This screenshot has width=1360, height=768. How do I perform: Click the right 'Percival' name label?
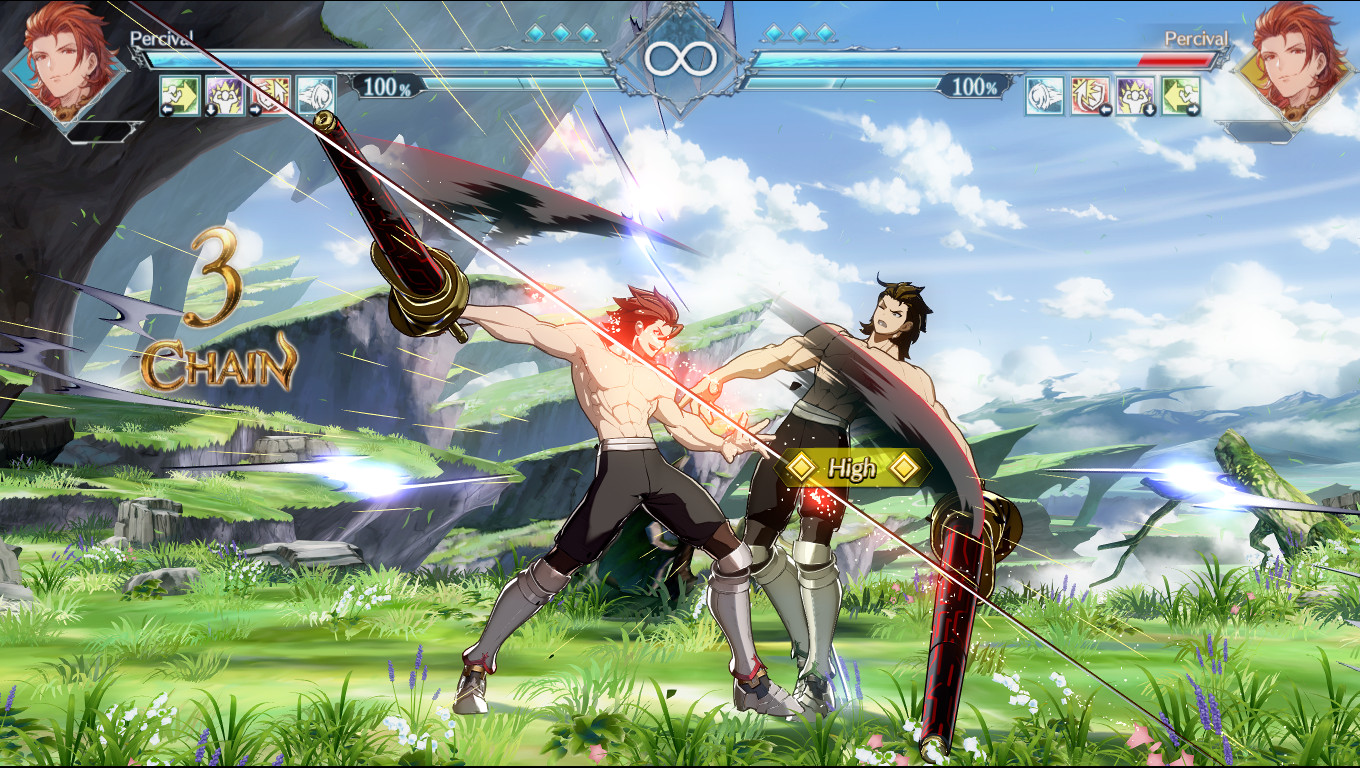click(x=1195, y=38)
